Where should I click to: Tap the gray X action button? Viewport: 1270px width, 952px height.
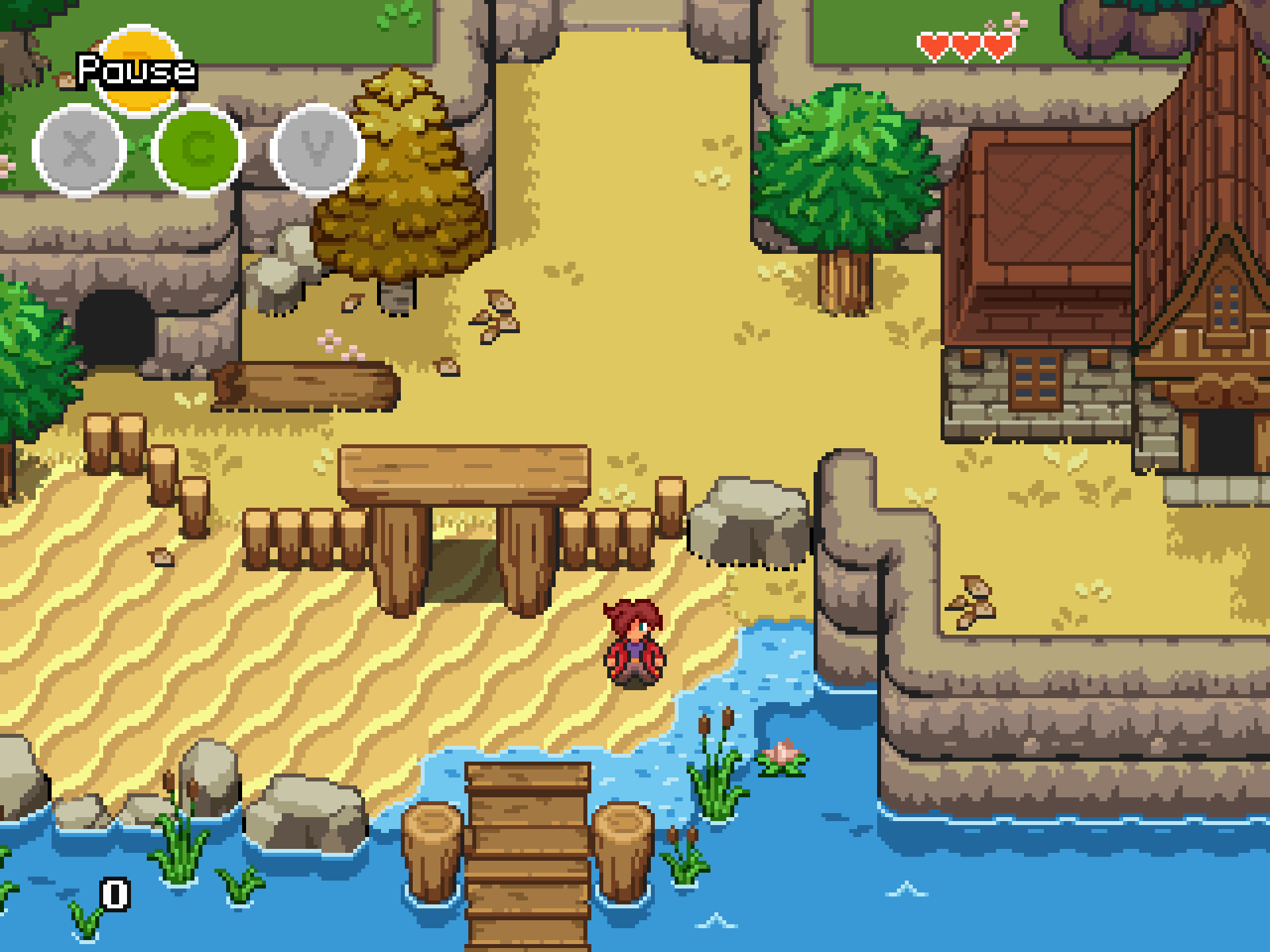[x=79, y=150]
